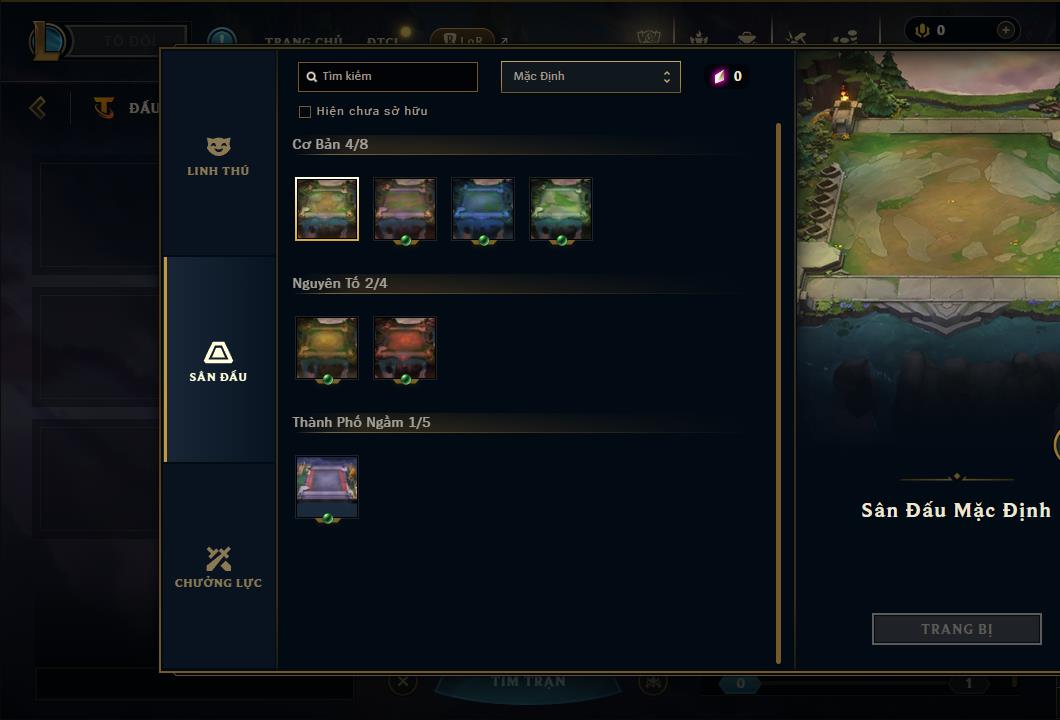Pick the Thành Phố Ngầm arena thumbnail

(327, 487)
